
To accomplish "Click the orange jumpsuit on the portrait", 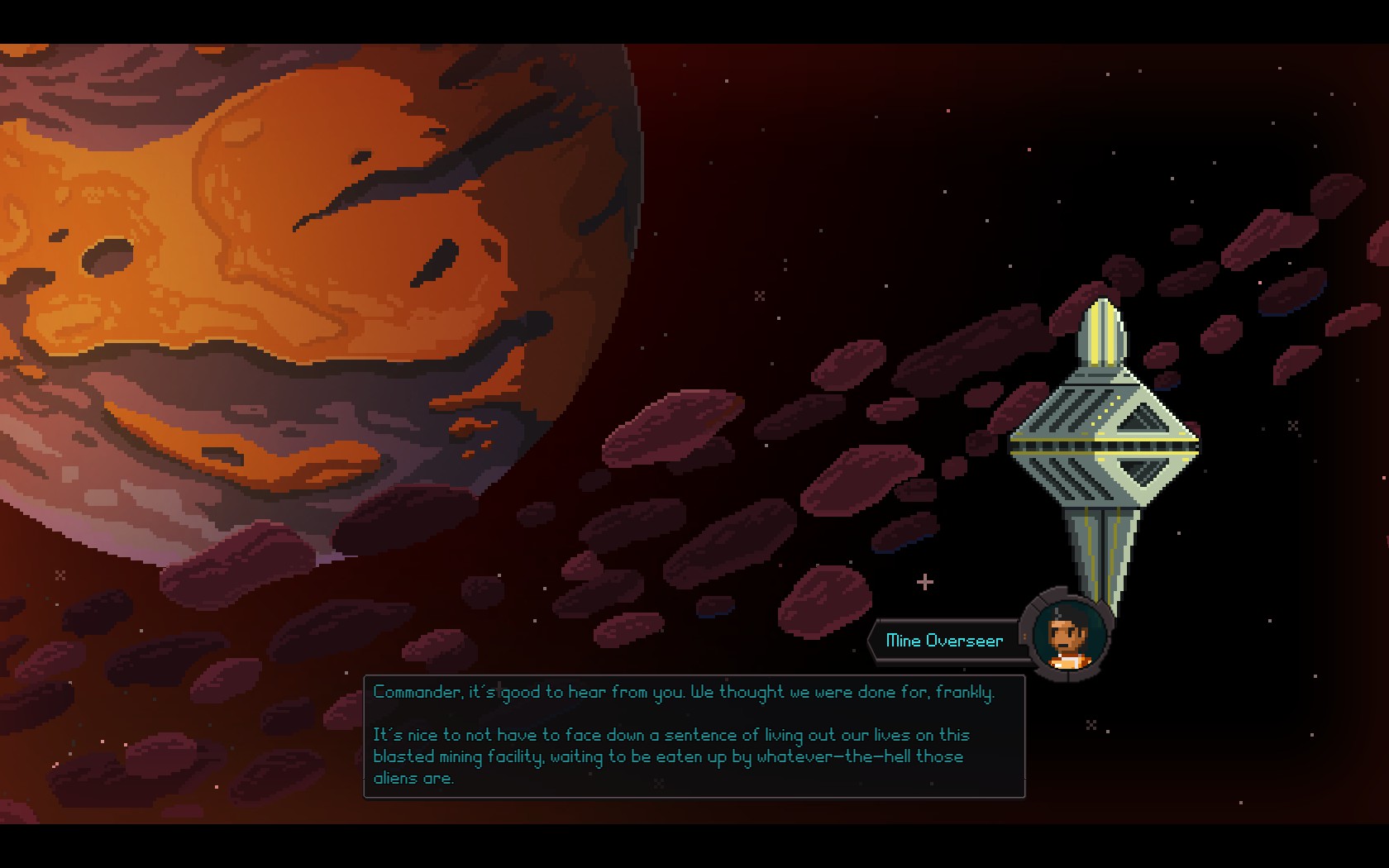I will coord(1071,661).
